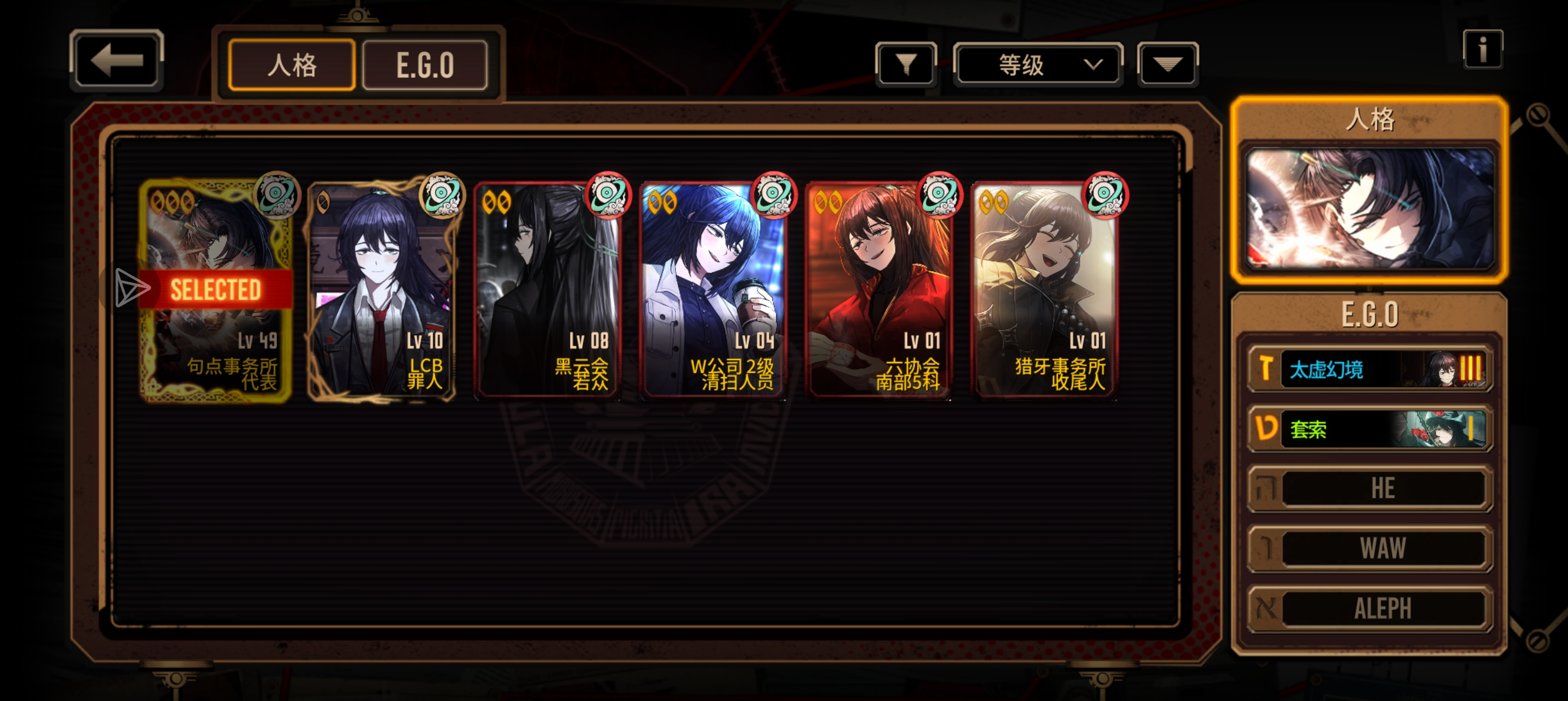
Task: Open the funnel filter button
Action: (906, 64)
